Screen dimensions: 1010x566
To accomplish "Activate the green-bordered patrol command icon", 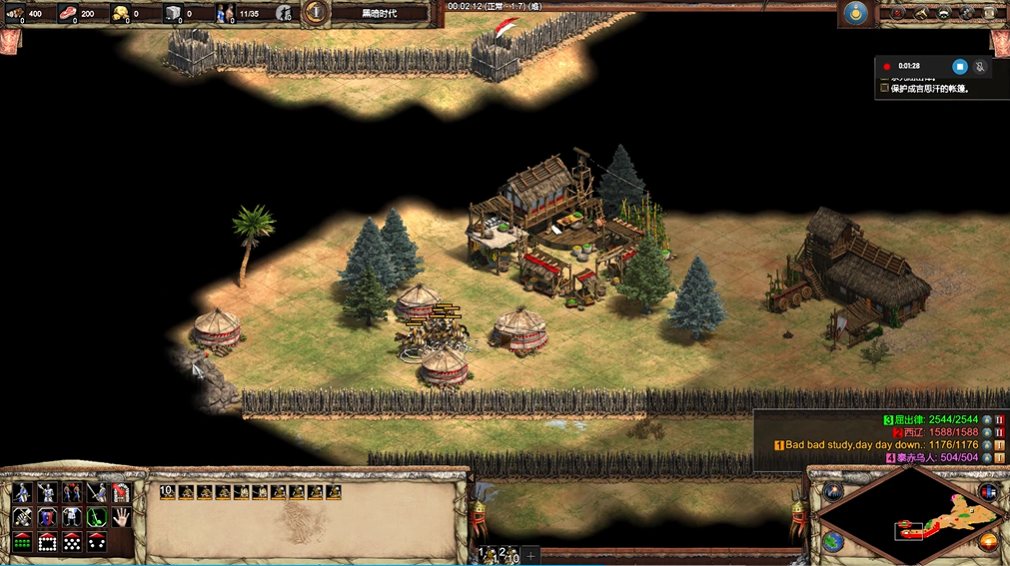I will 96,517.
